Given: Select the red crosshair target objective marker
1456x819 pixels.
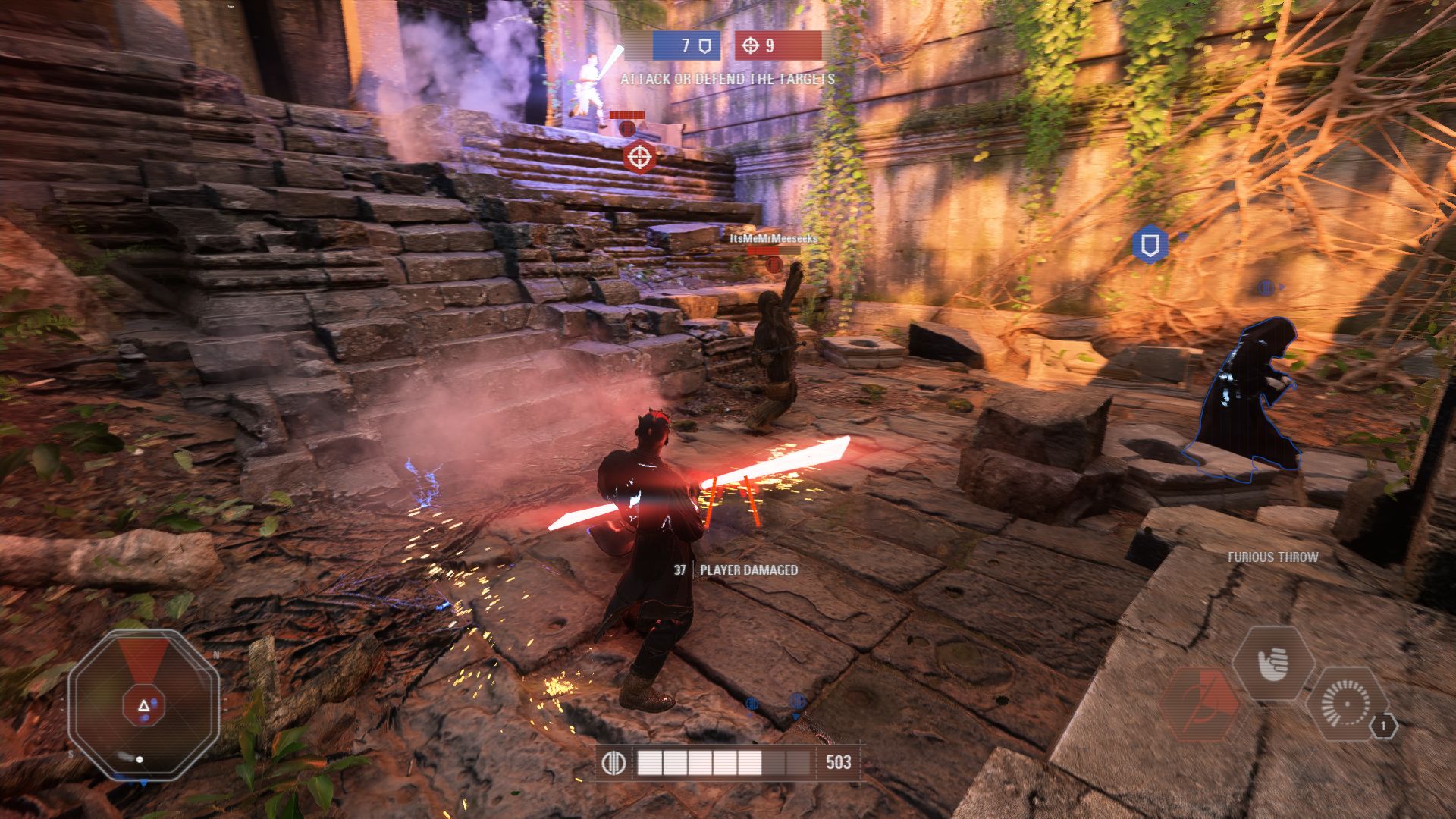Looking at the screenshot, I should (639, 158).
